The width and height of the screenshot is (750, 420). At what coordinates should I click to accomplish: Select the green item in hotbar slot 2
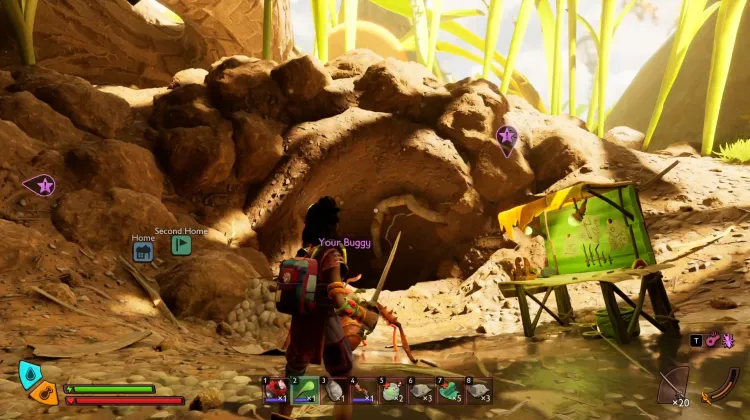(305, 391)
